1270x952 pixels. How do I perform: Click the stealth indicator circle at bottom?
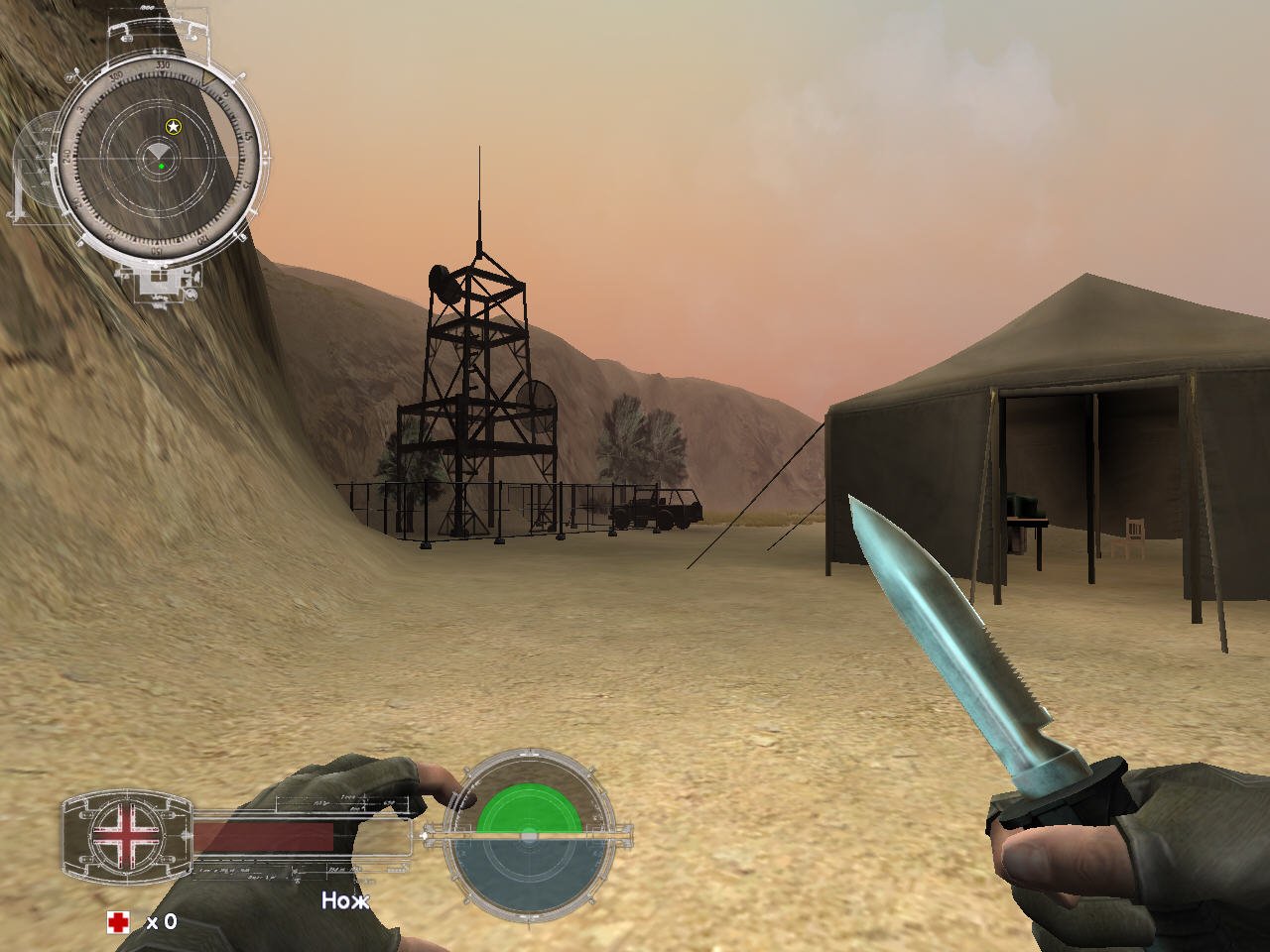(x=528, y=835)
